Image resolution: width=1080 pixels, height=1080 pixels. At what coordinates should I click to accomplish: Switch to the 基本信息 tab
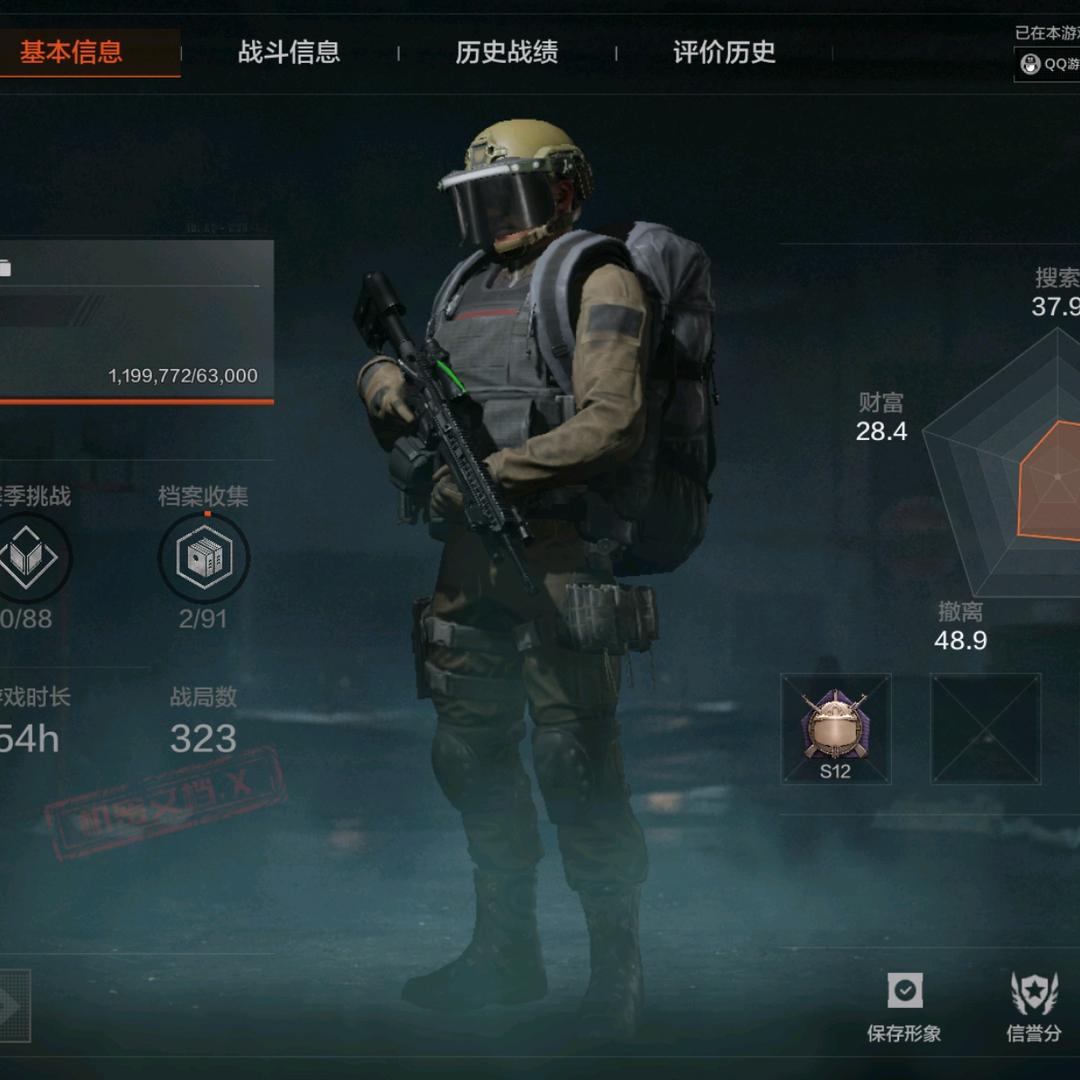72,52
